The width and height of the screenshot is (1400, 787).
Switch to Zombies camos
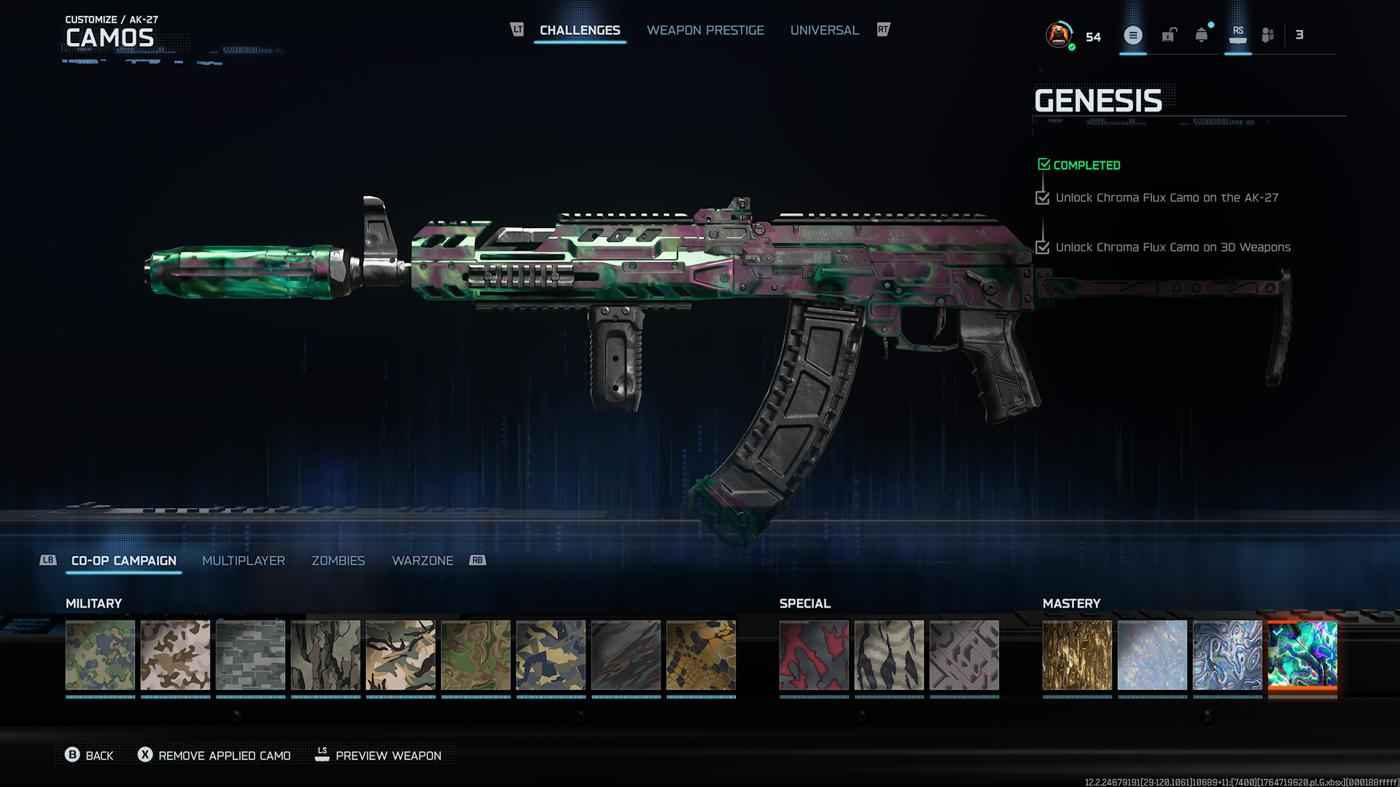pos(338,561)
